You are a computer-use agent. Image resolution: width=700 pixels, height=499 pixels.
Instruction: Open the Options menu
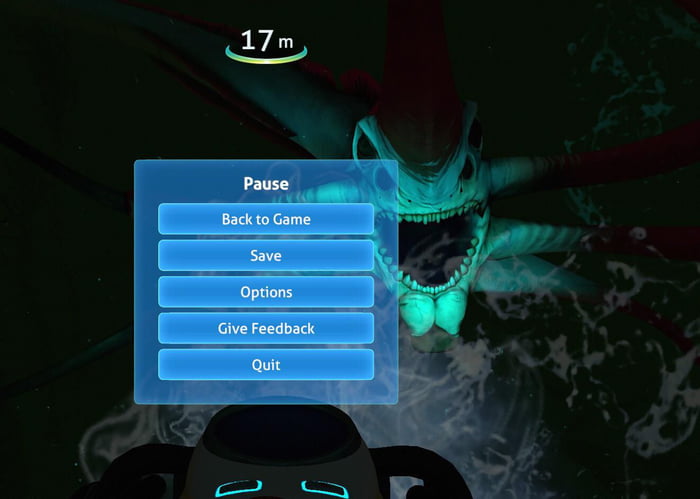tap(266, 292)
